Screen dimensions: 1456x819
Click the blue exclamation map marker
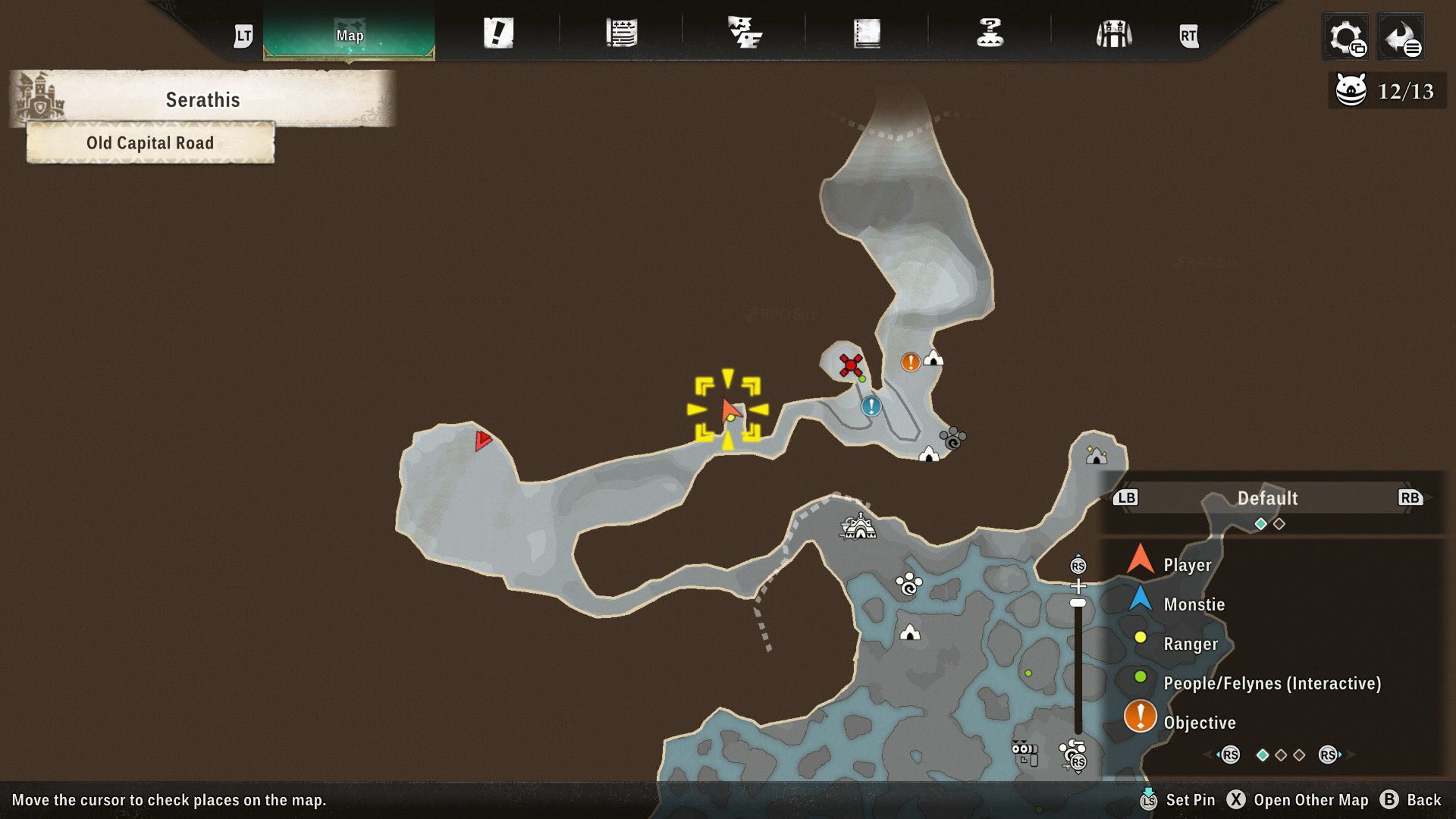[x=871, y=406]
